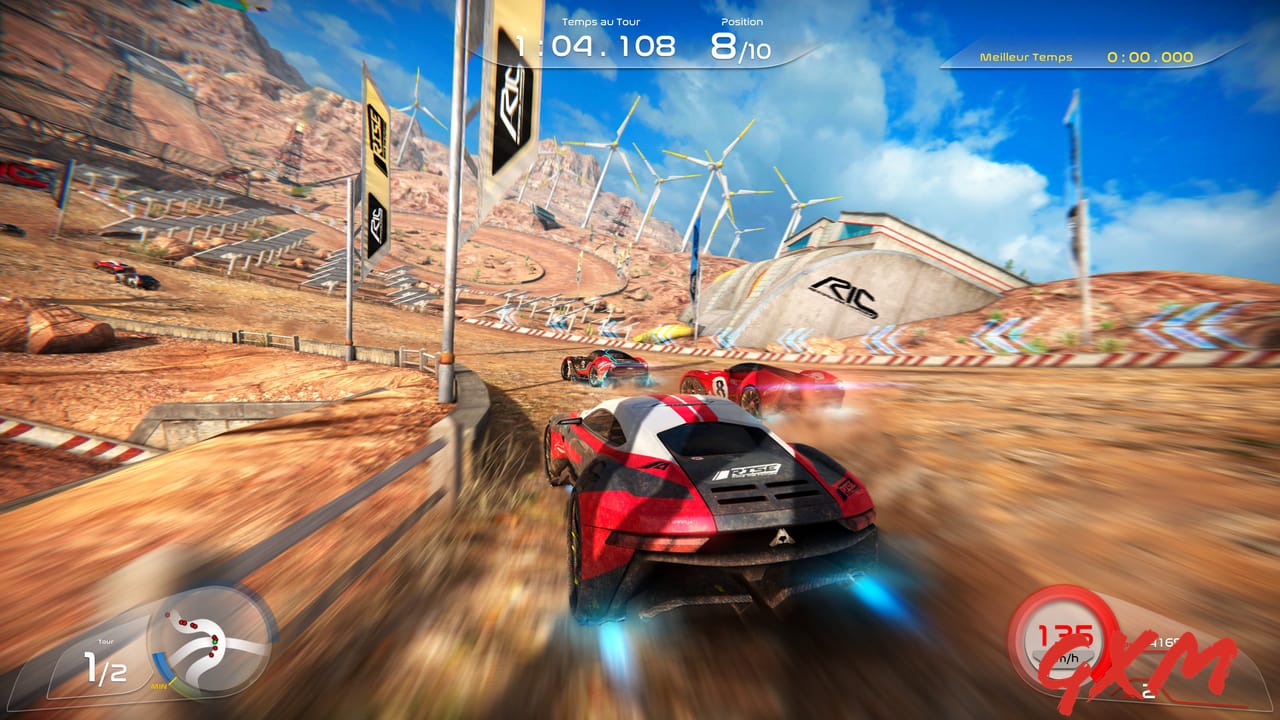Viewport: 1280px width, 720px height.
Task: Click the blue boost gauge arc near the minimap
Action: click(x=161, y=663)
